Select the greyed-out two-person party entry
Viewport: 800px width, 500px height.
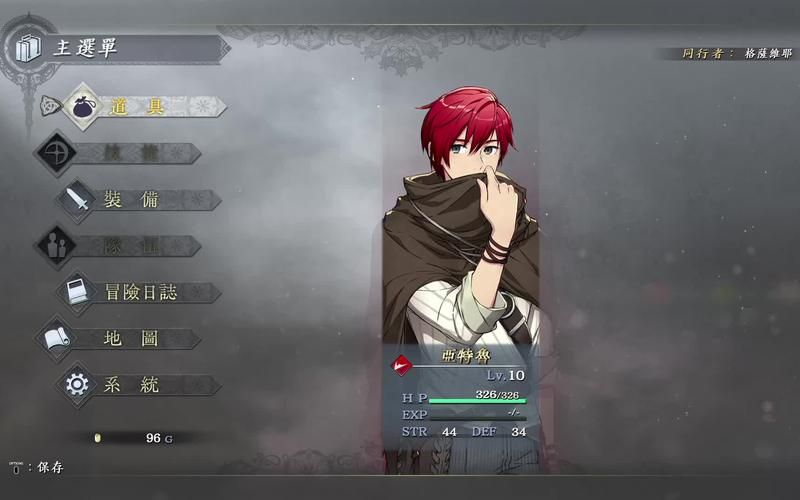pyautogui.click(x=120, y=246)
